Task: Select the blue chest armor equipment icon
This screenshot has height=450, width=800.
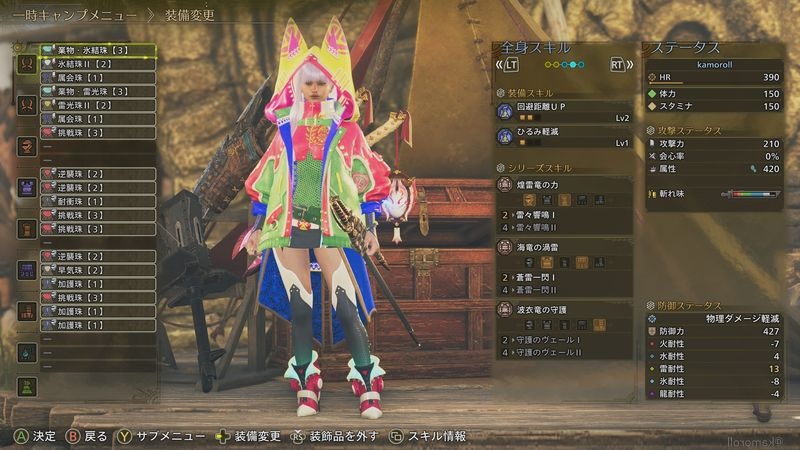Action: [x=27, y=188]
